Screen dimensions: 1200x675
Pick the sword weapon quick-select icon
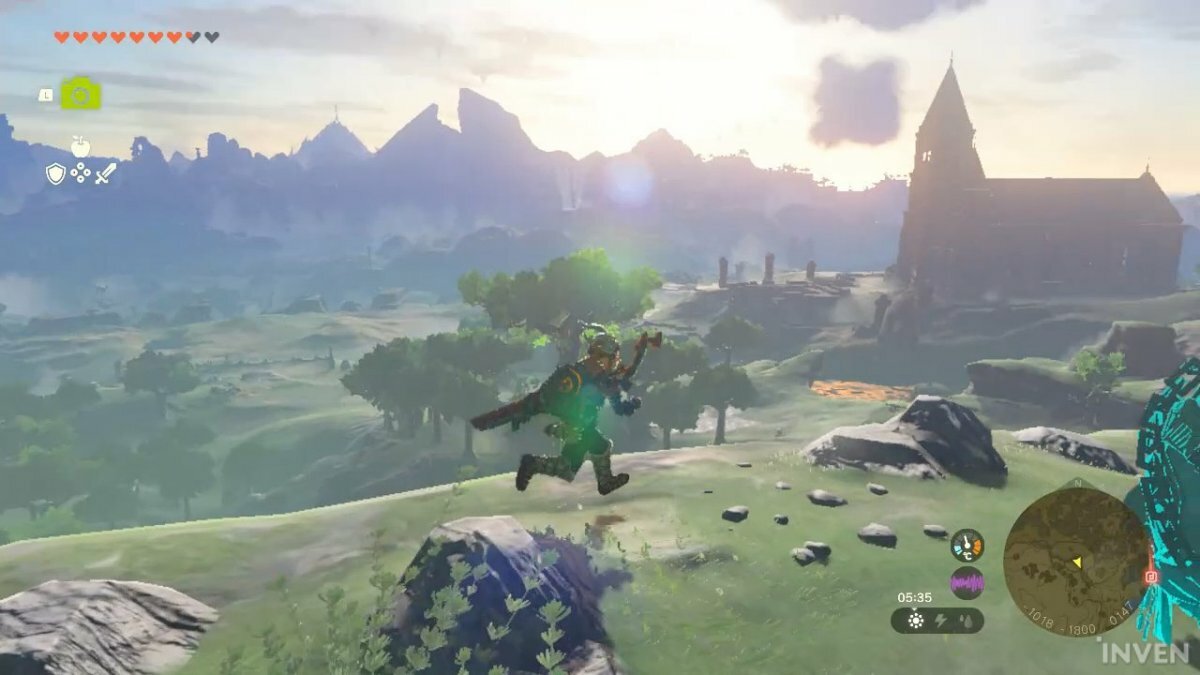106,174
